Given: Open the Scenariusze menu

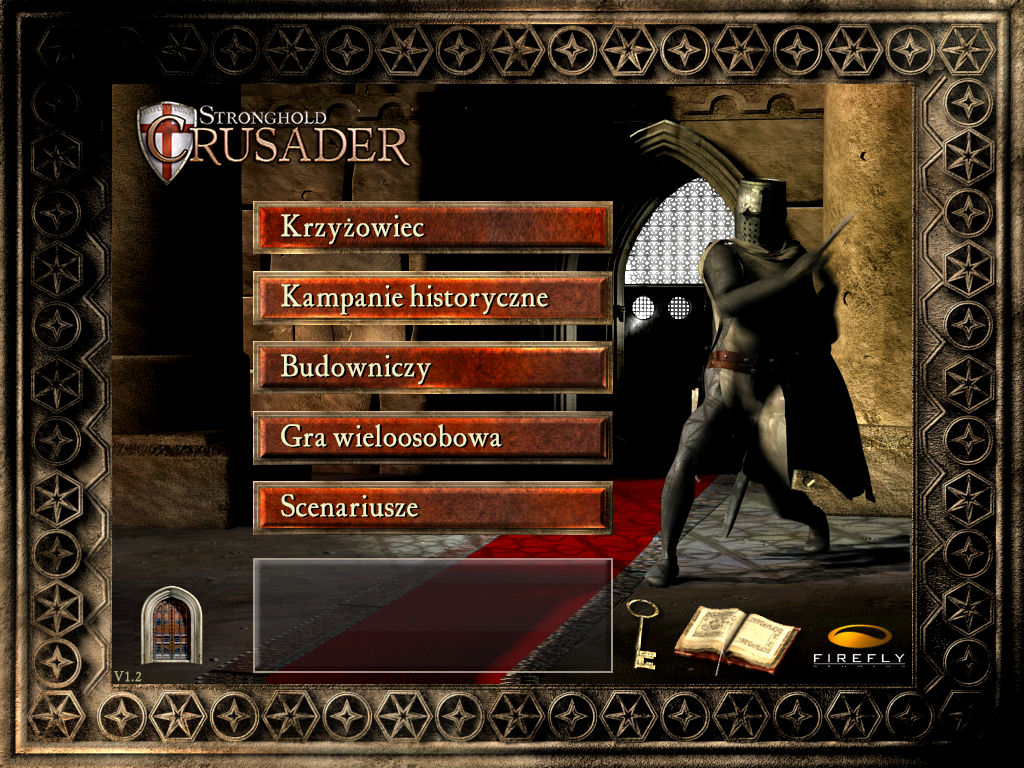Looking at the screenshot, I should click(x=432, y=507).
